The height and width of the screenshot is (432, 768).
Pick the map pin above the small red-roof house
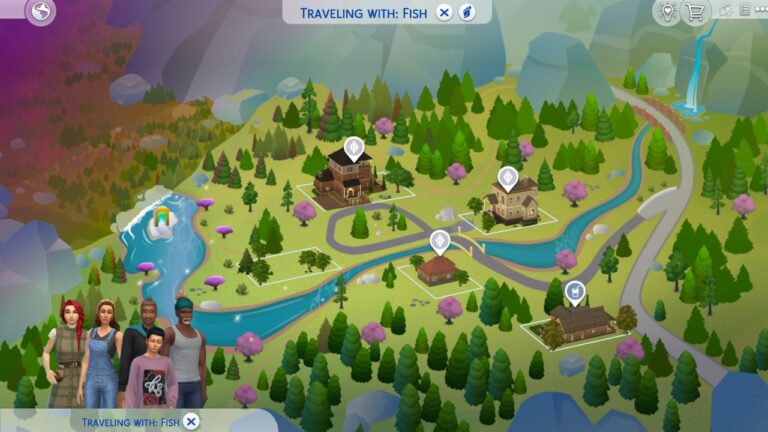click(439, 241)
